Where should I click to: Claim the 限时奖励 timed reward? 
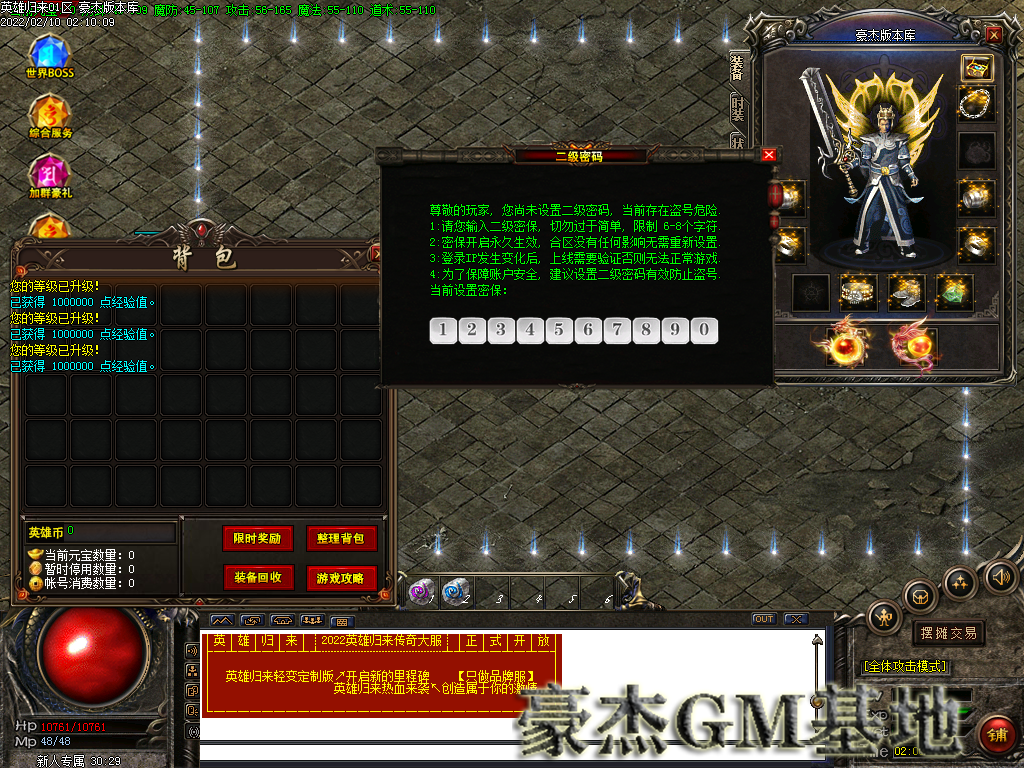click(x=257, y=538)
